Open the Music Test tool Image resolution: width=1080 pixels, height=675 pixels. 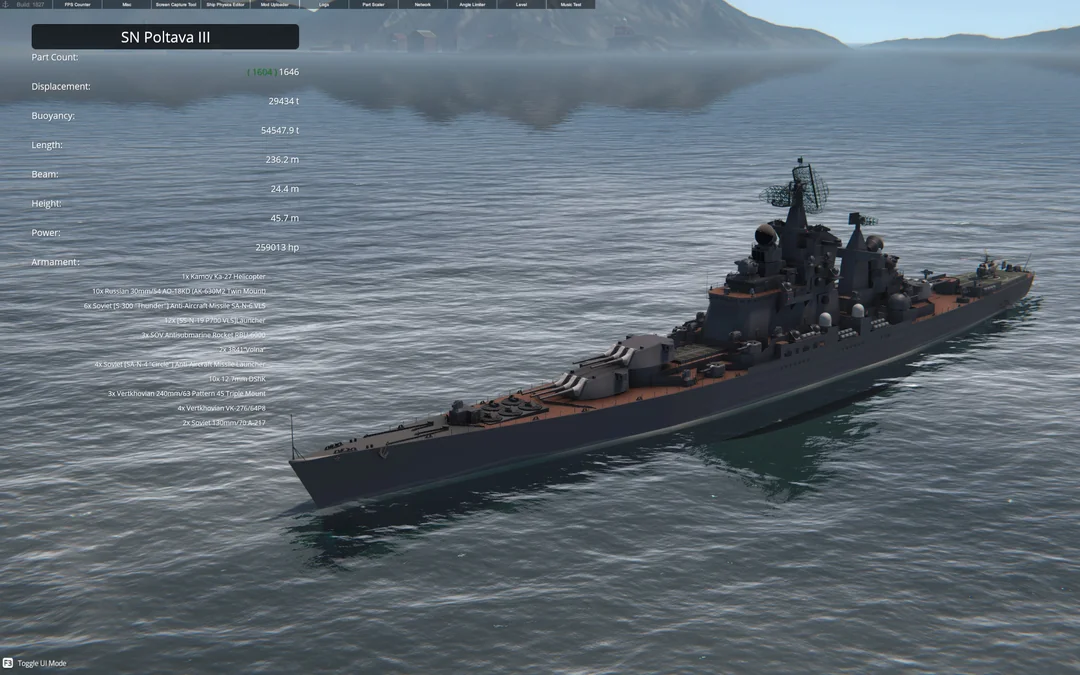click(x=570, y=5)
